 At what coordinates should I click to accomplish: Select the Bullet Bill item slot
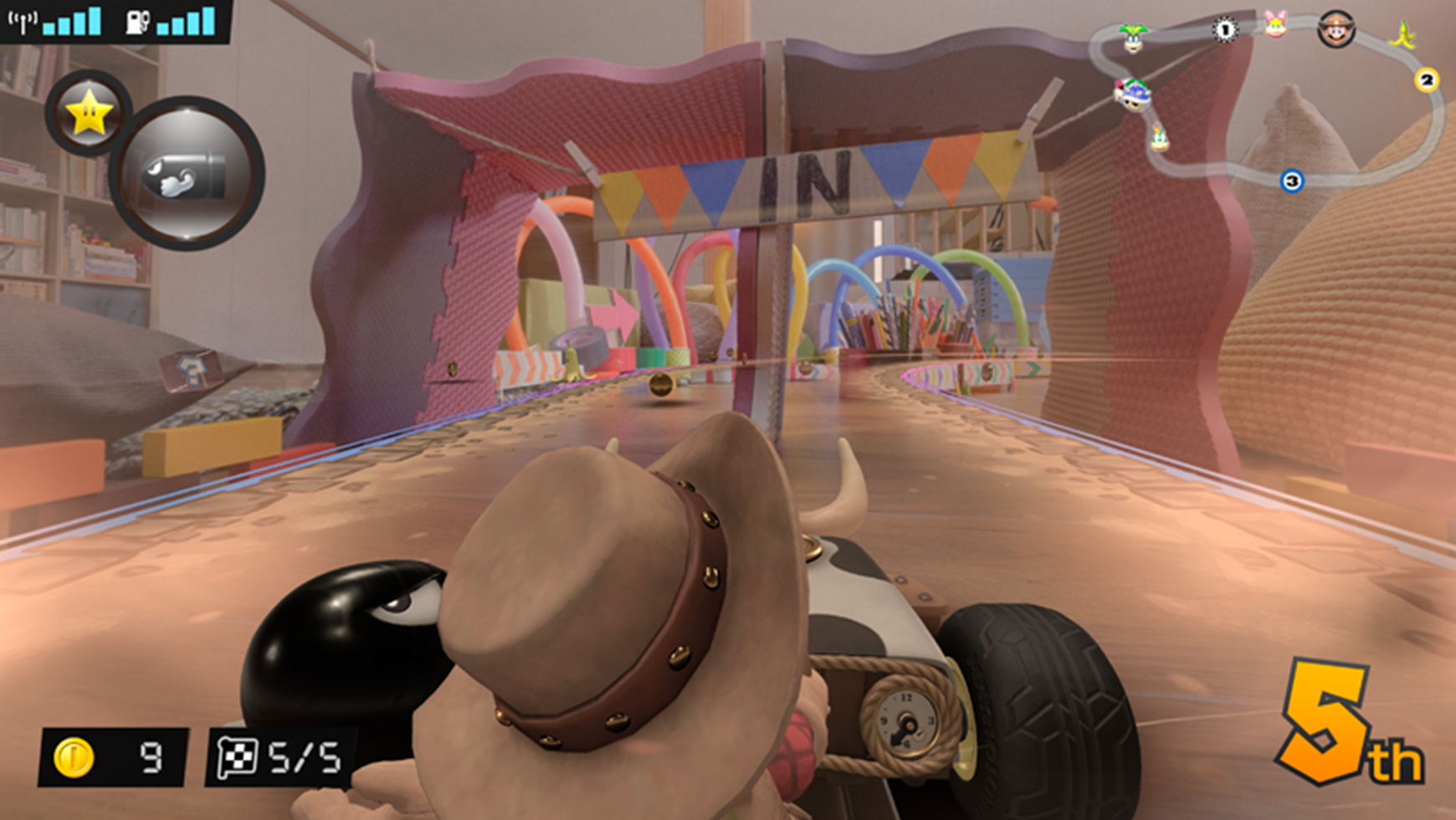187,174
